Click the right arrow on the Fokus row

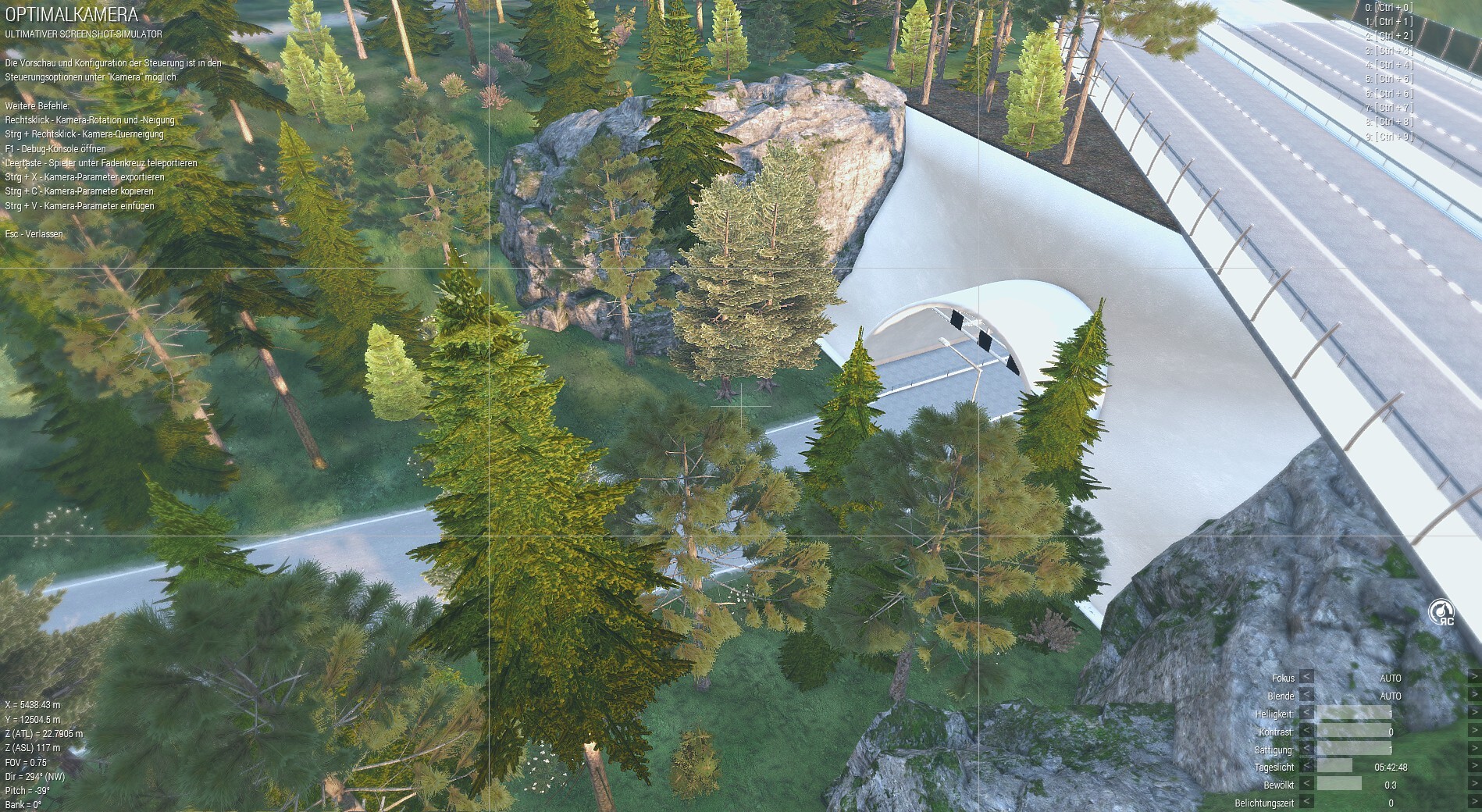(1474, 678)
